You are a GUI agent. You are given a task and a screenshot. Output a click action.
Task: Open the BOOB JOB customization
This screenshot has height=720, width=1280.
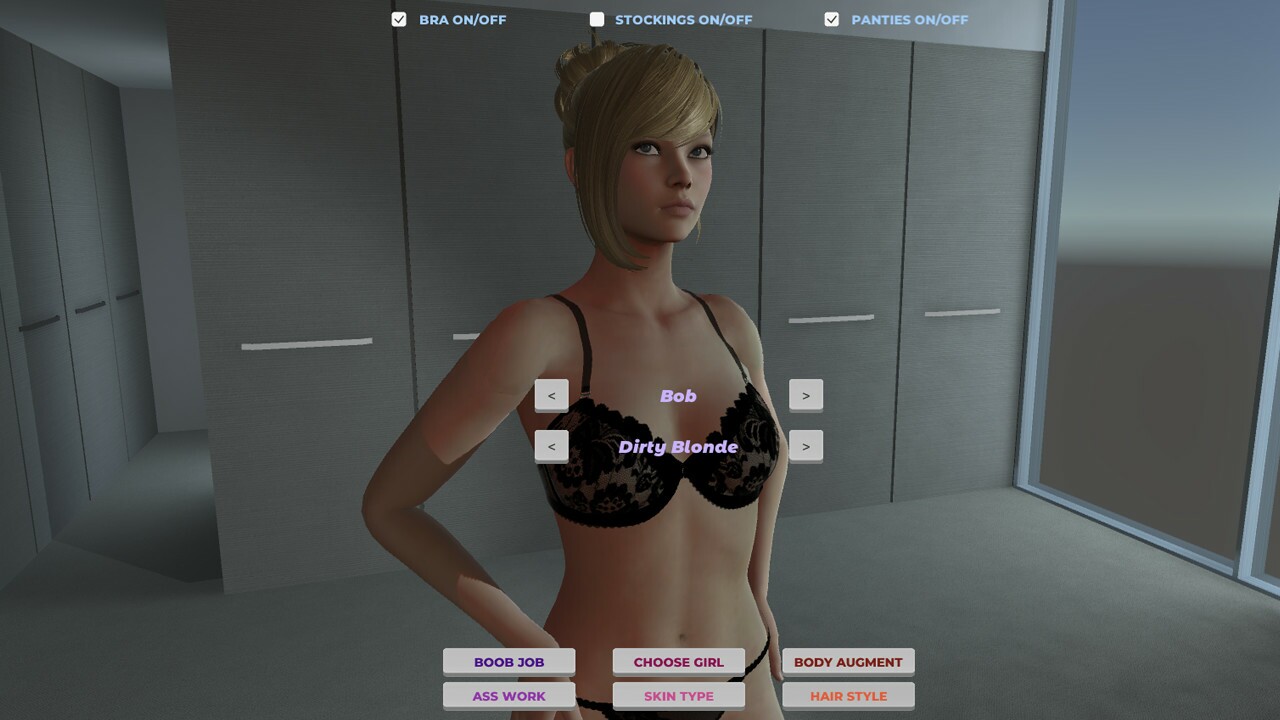coord(509,661)
